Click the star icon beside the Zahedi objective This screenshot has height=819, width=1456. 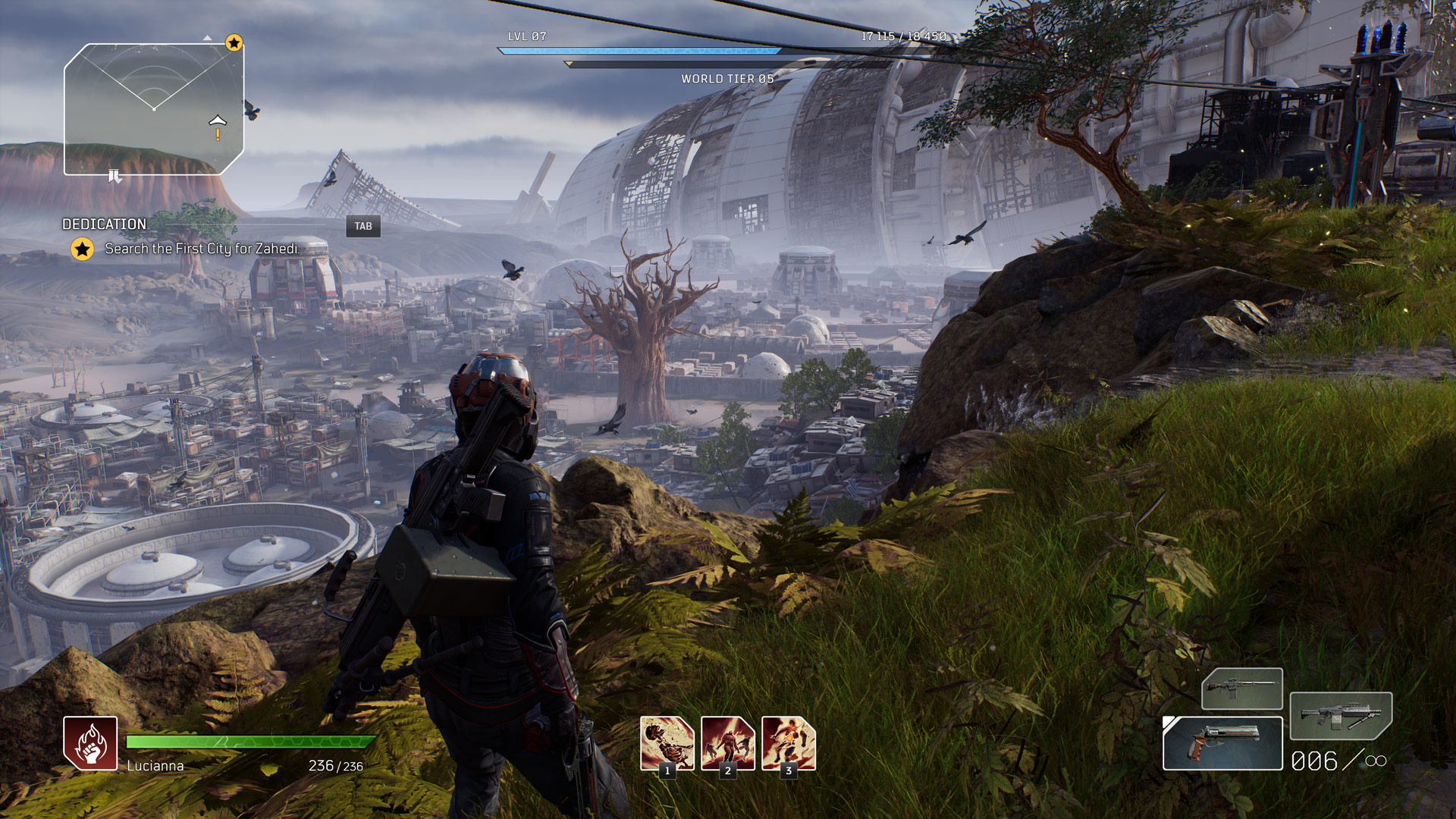point(82,249)
